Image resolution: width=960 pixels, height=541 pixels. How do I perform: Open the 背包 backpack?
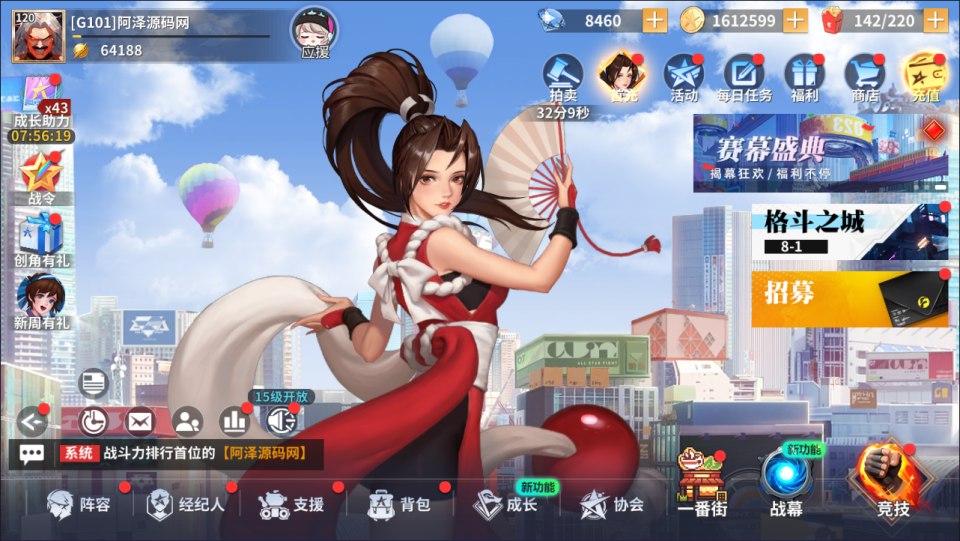coord(399,504)
